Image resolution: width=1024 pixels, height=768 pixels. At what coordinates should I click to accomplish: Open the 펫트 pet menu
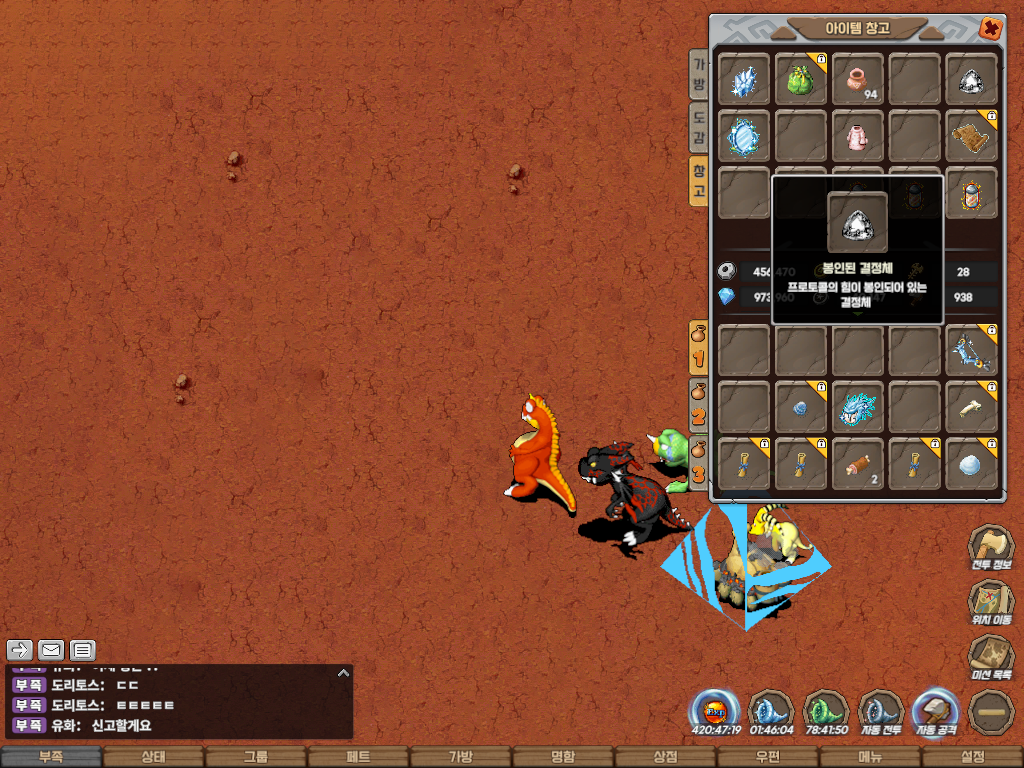(x=358, y=757)
